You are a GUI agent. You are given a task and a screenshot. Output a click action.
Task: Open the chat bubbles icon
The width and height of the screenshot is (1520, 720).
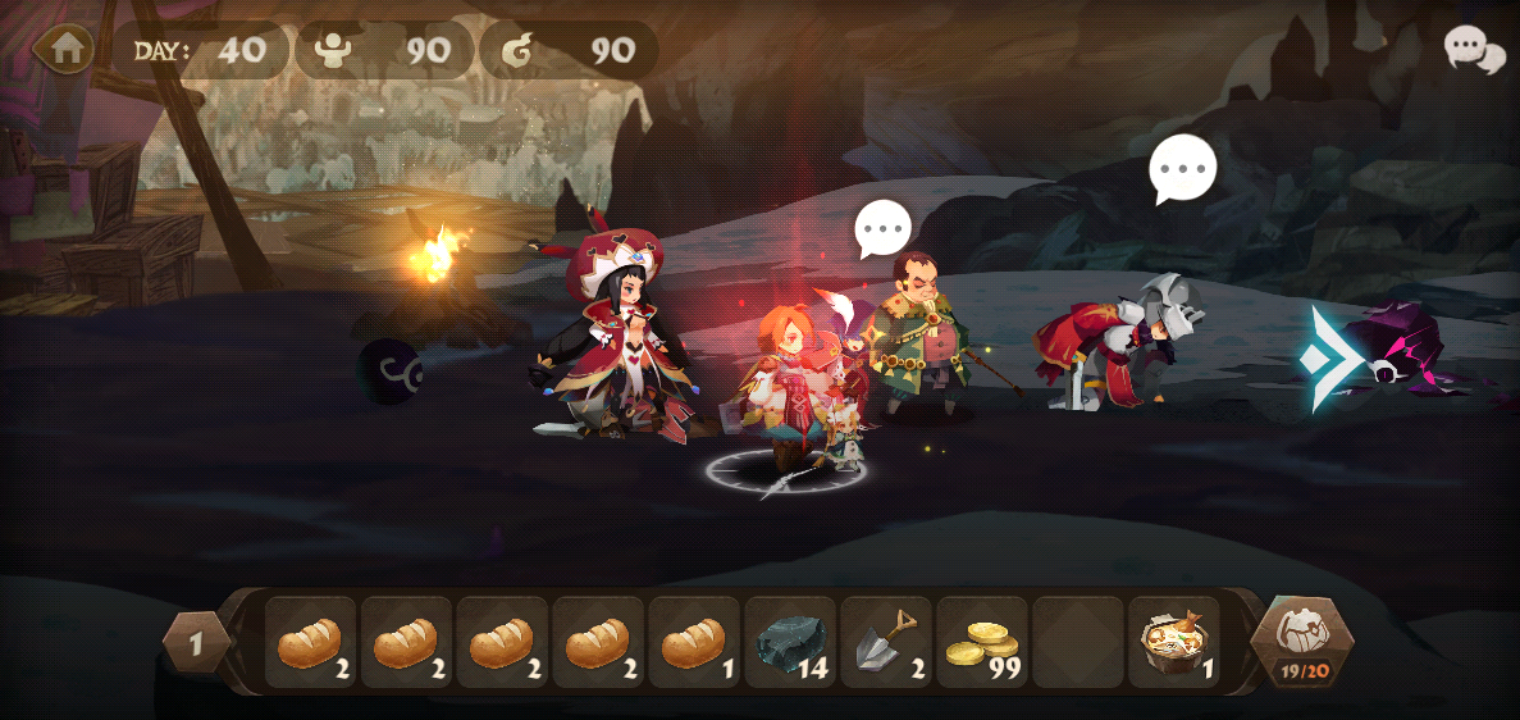[1474, 49]
